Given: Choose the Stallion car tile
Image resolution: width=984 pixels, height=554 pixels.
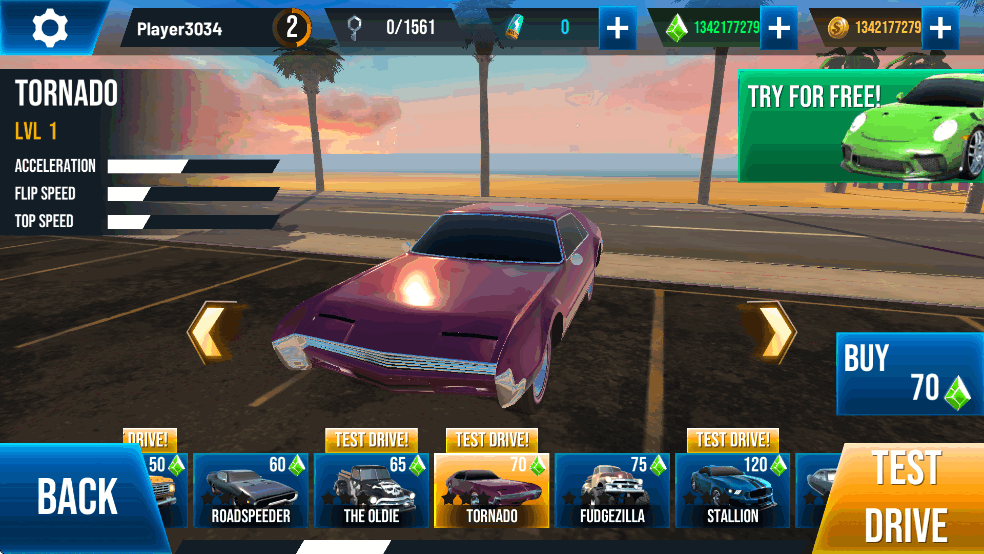Looking at the screenshot, I should point(733,491).
